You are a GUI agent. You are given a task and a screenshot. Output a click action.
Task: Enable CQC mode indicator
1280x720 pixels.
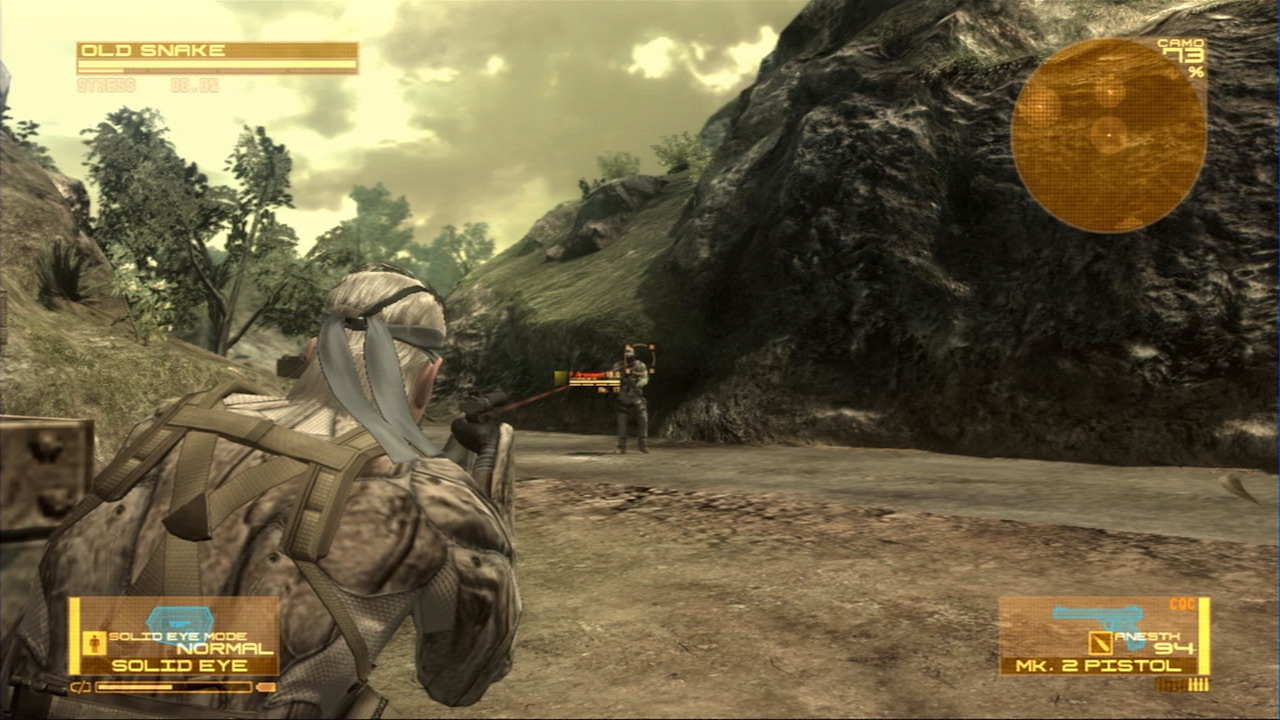pyautogui.click(x=1182, y=602)
